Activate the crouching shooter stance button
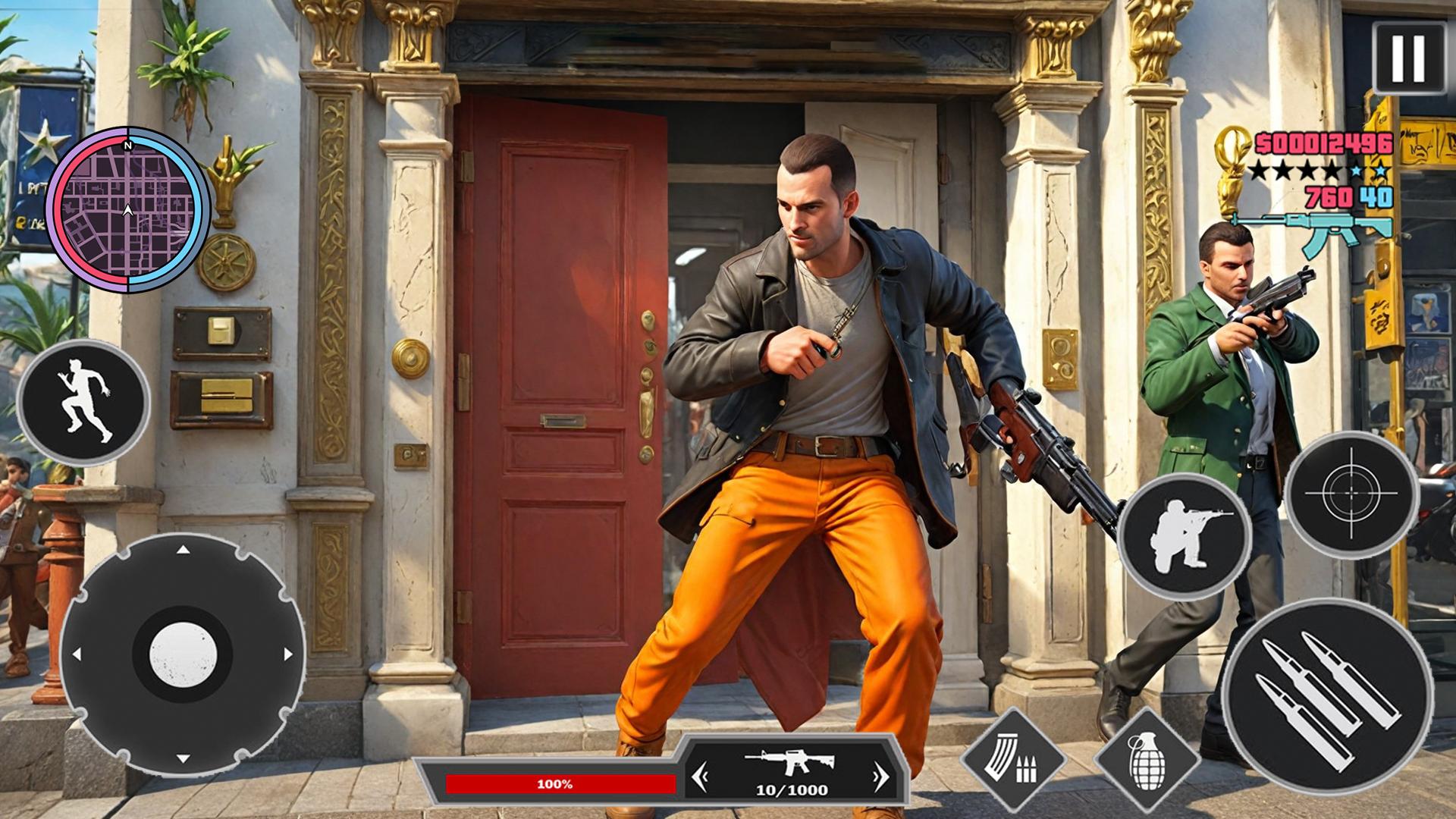Screen dimensions: 1456x819 click(x=1185, y=536)
